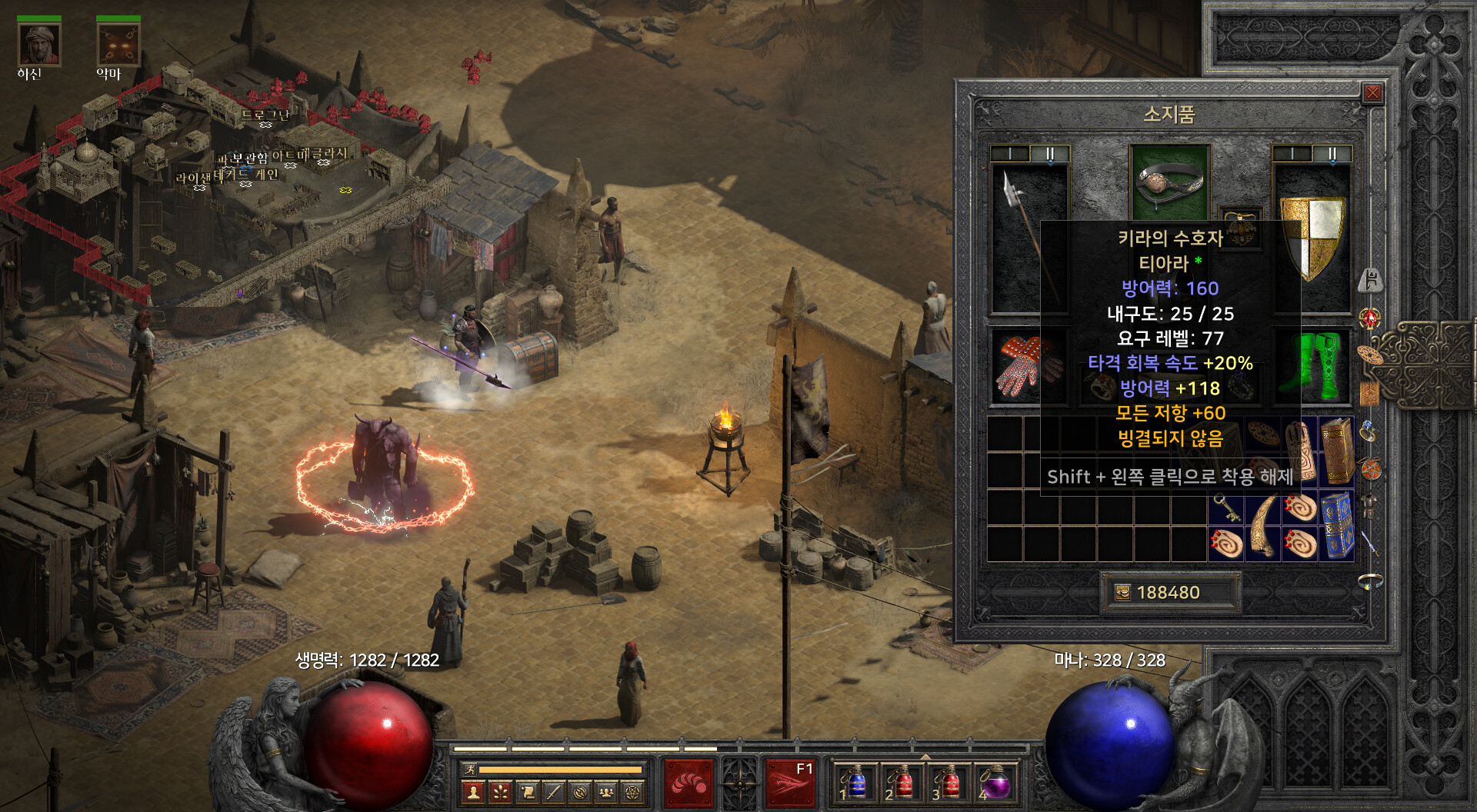Select the equipped amulet slot
Image resolution: width=1477 pixels, height=812 pixels.
[1240, 228]
